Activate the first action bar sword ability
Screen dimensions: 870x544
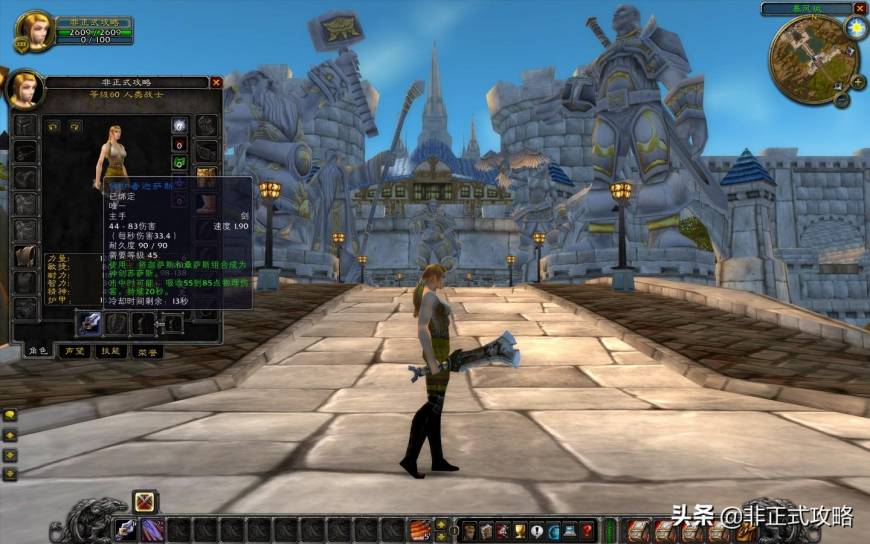point(126,529)
